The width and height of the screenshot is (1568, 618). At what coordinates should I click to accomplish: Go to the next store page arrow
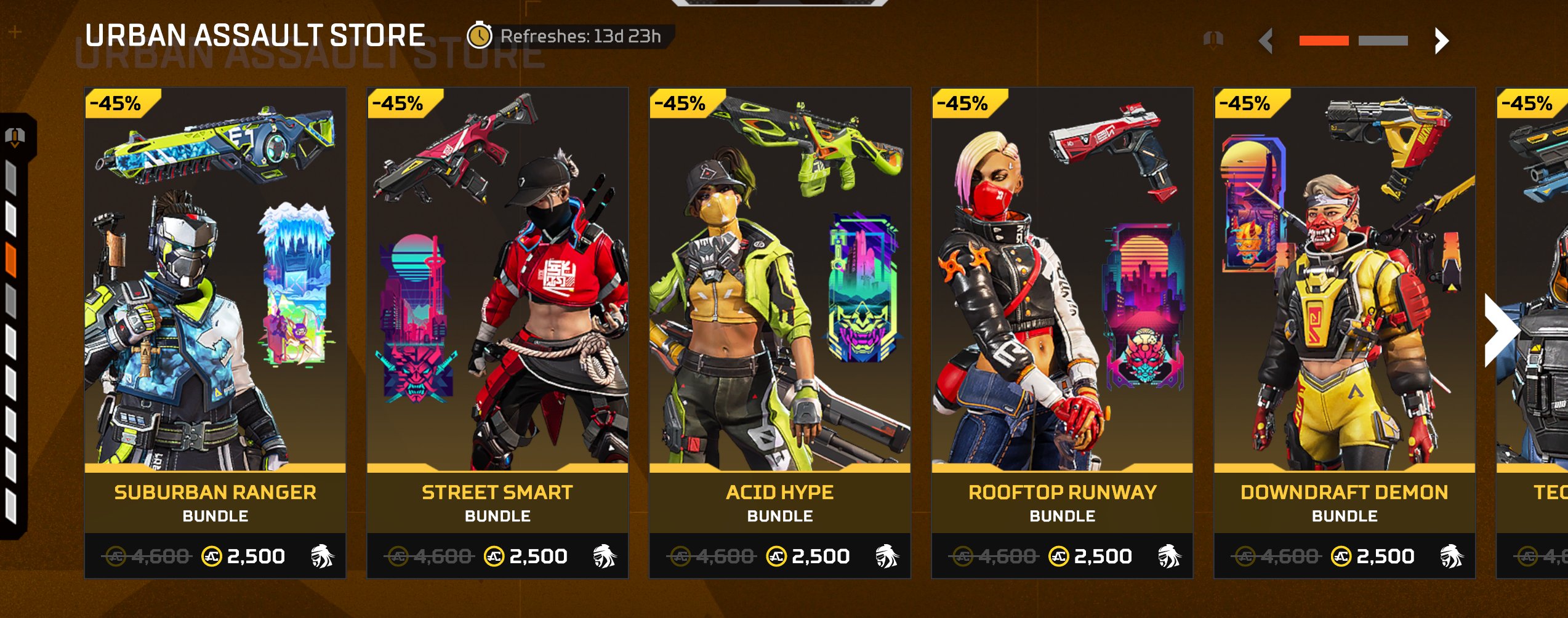pyautogui.click(x=1441, y=41)
